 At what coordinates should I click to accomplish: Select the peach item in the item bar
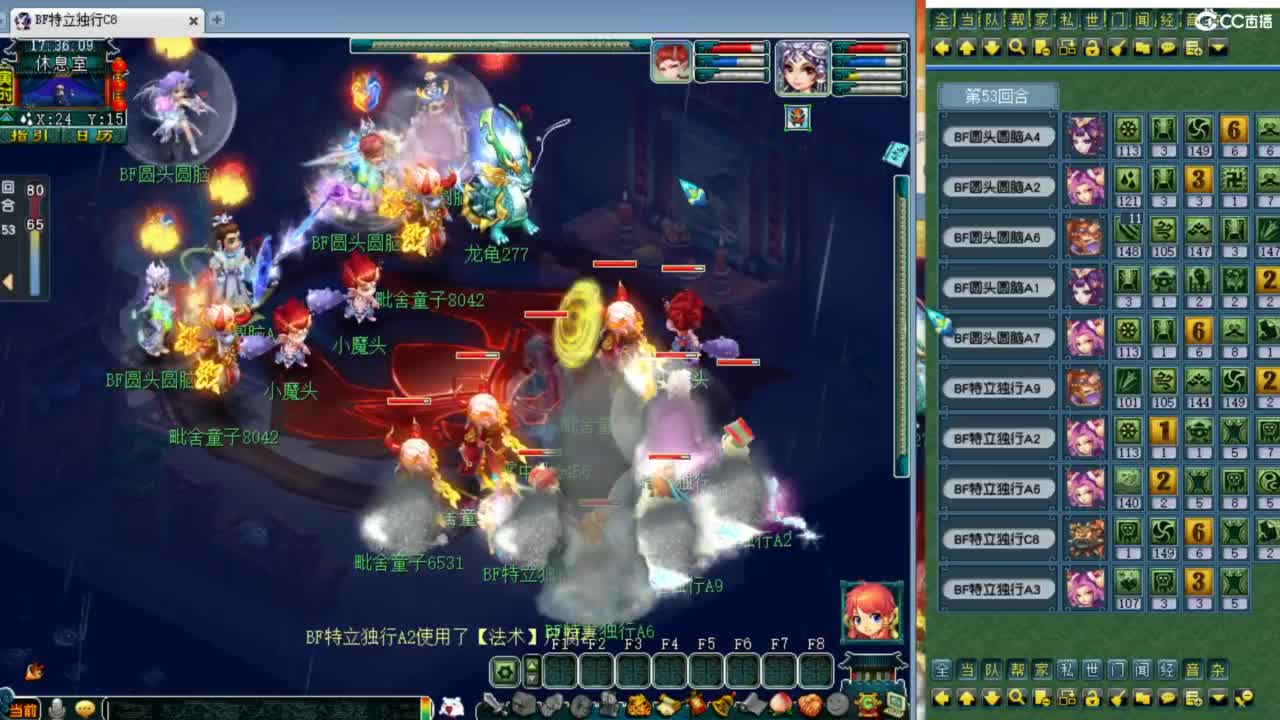[778, 704]
